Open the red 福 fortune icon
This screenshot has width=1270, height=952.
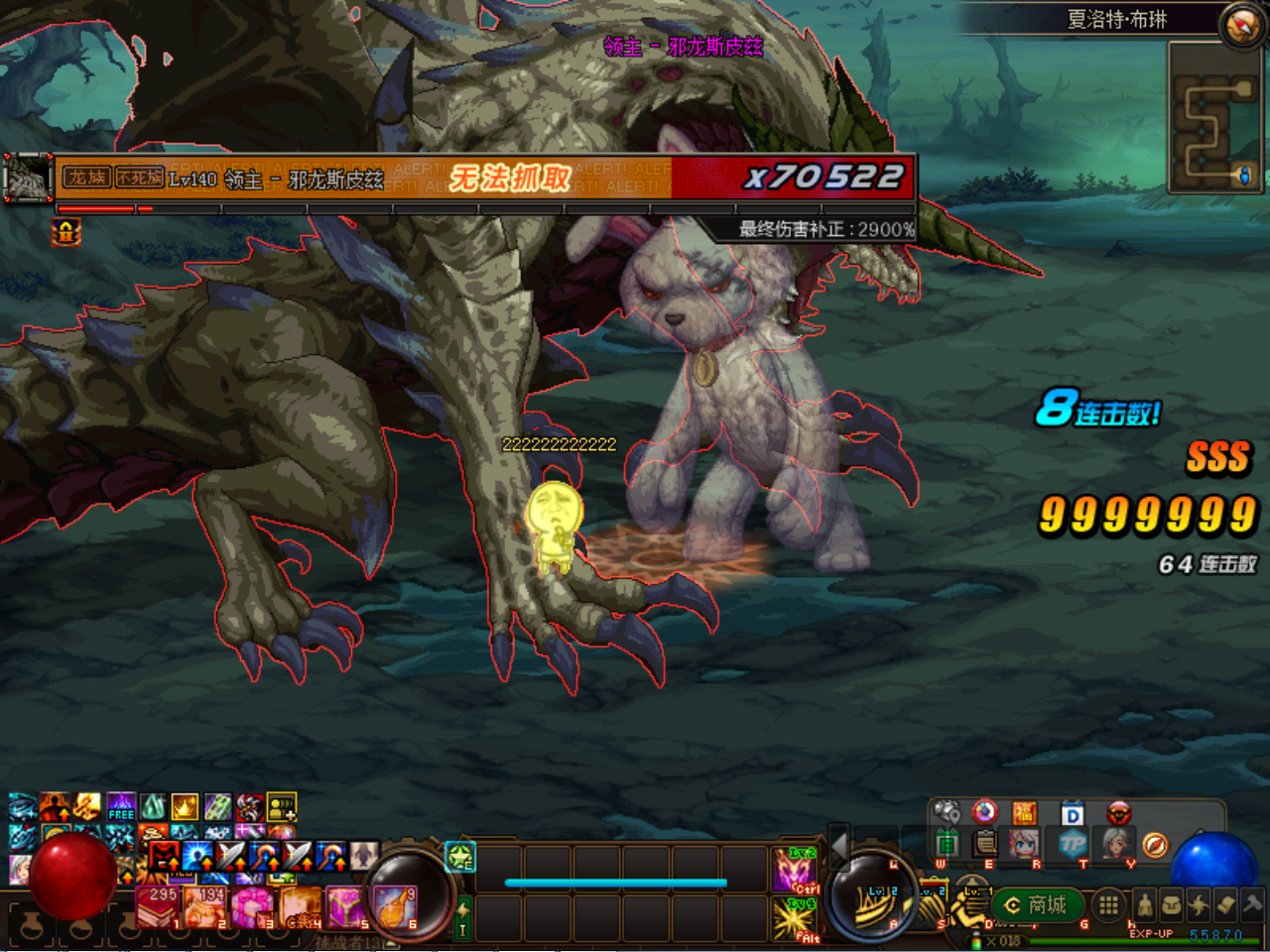[x=1024, y=814]
